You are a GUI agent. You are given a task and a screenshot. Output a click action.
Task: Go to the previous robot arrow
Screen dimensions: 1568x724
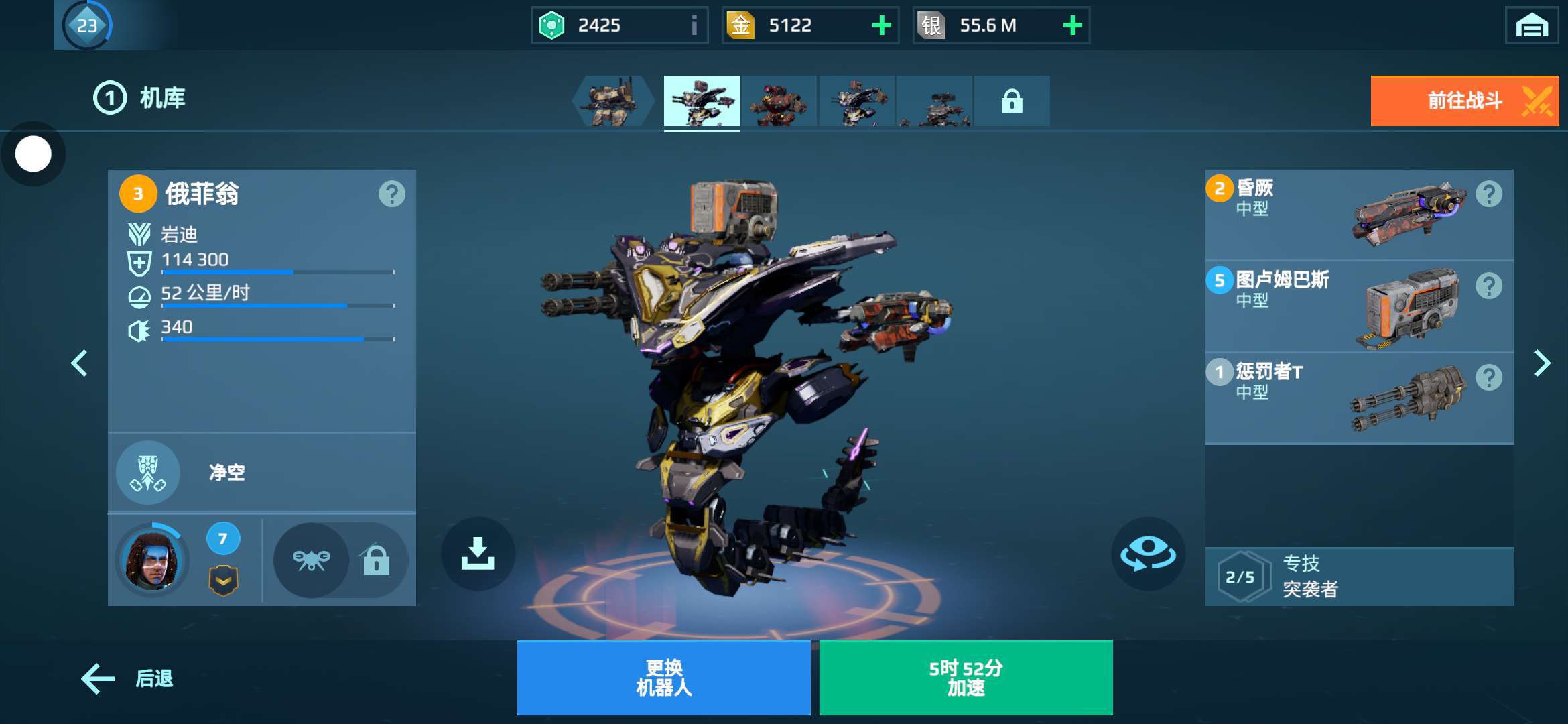point(79,363)
